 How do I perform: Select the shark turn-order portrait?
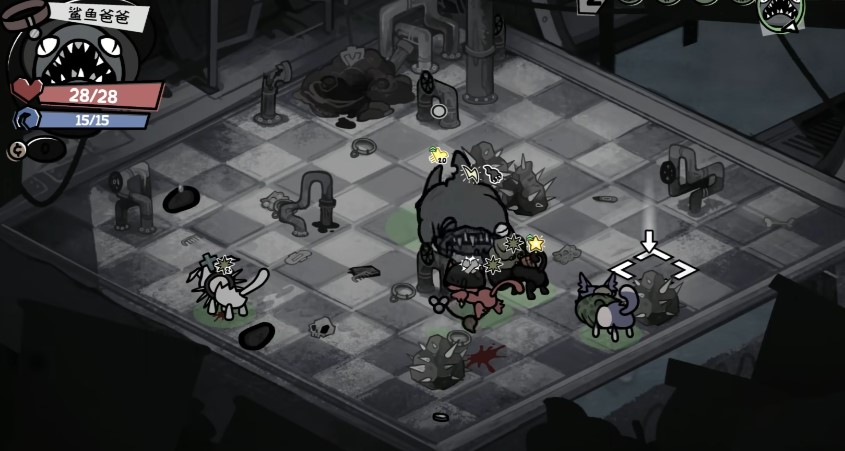tap(781, 14)
